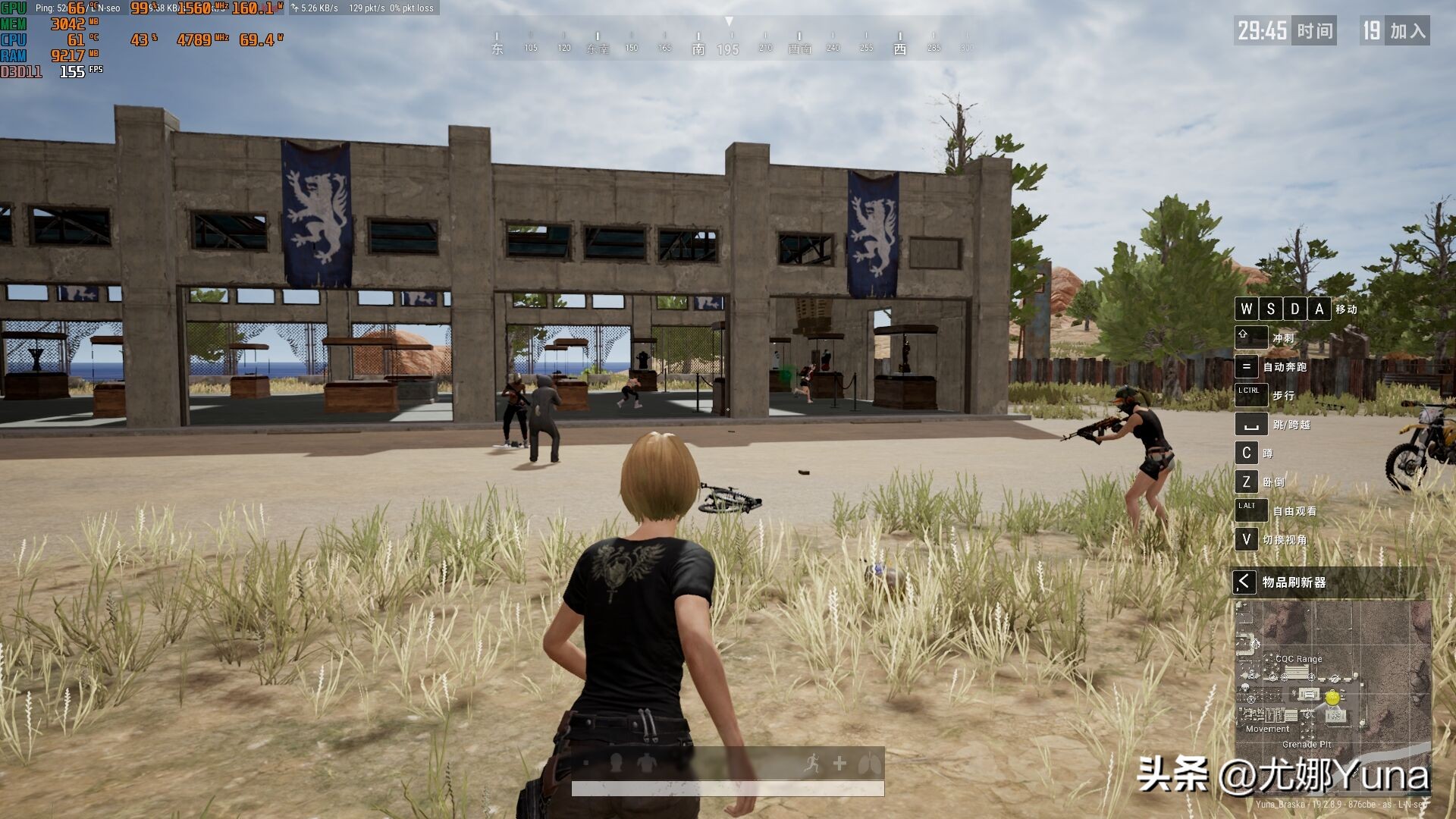Image resolution: width=1456 pixels, height=819 pixels.
Task: Open the training ground minimap
Action: [x=1332, y=676]
